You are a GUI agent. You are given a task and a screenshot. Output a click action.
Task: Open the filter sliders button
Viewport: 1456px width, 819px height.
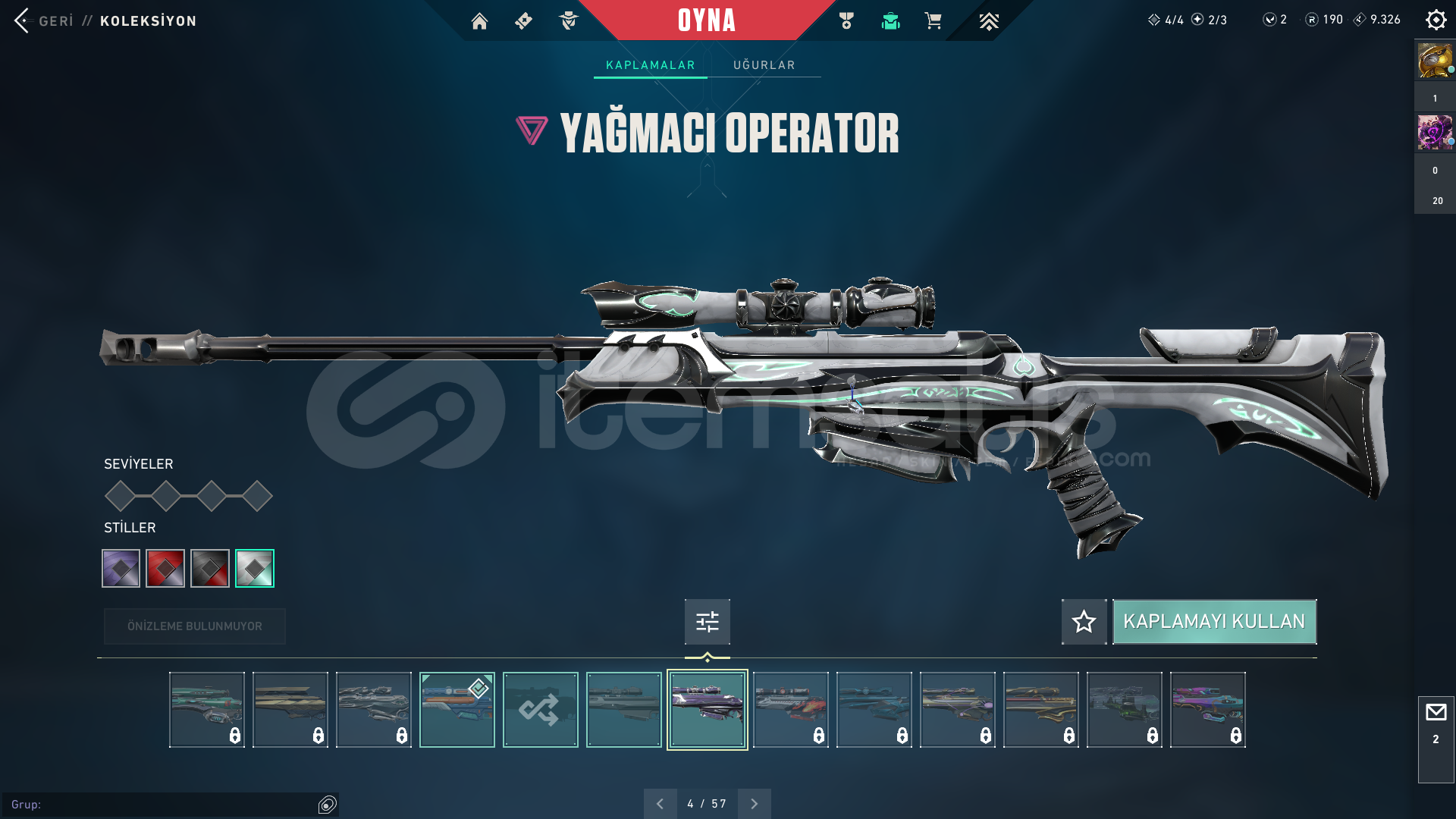pos(707,622)
